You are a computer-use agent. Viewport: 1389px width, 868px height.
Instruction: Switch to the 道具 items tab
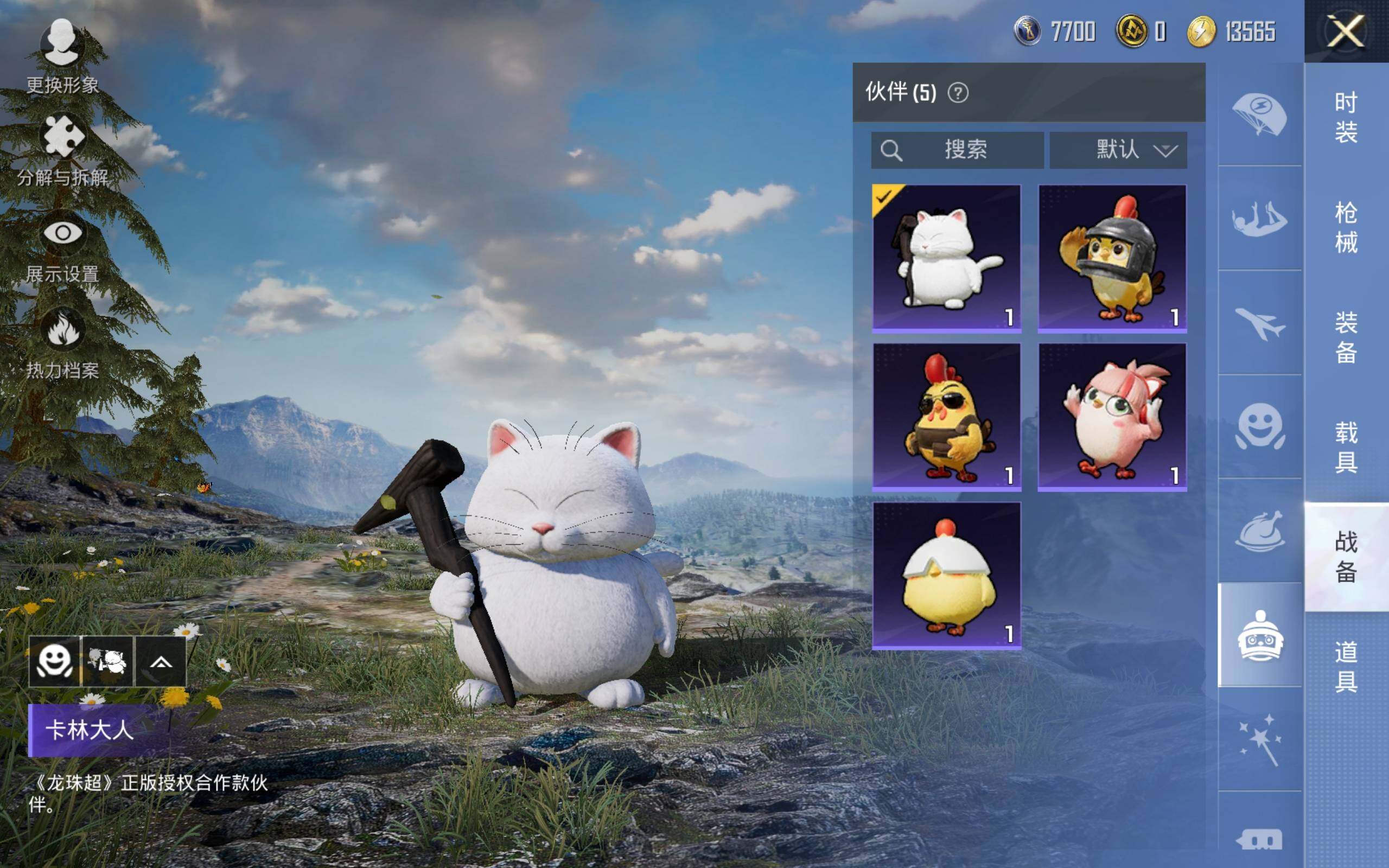[x=1346, y=667]
